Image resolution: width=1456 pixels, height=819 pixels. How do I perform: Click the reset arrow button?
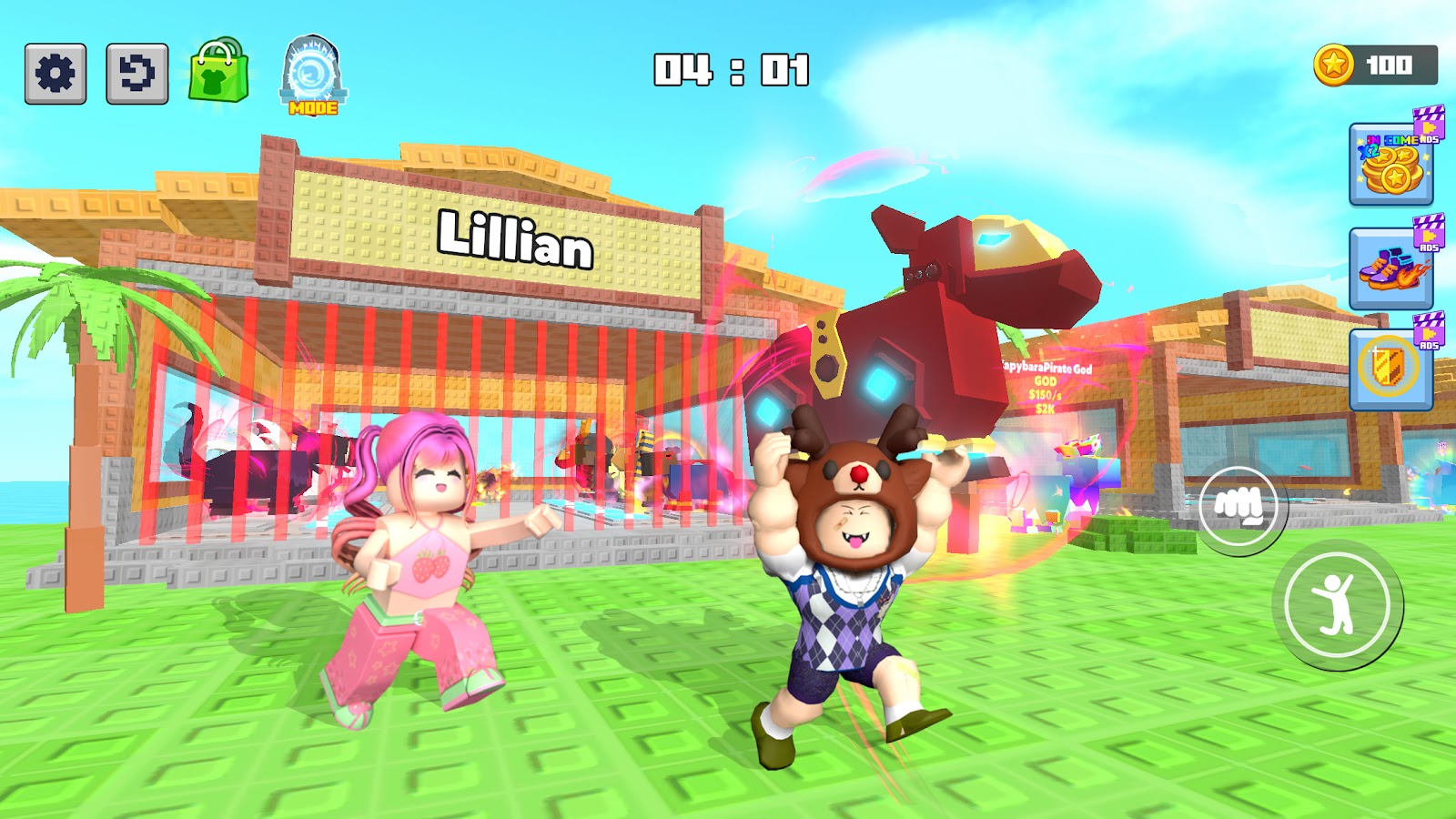click(137, 74)
